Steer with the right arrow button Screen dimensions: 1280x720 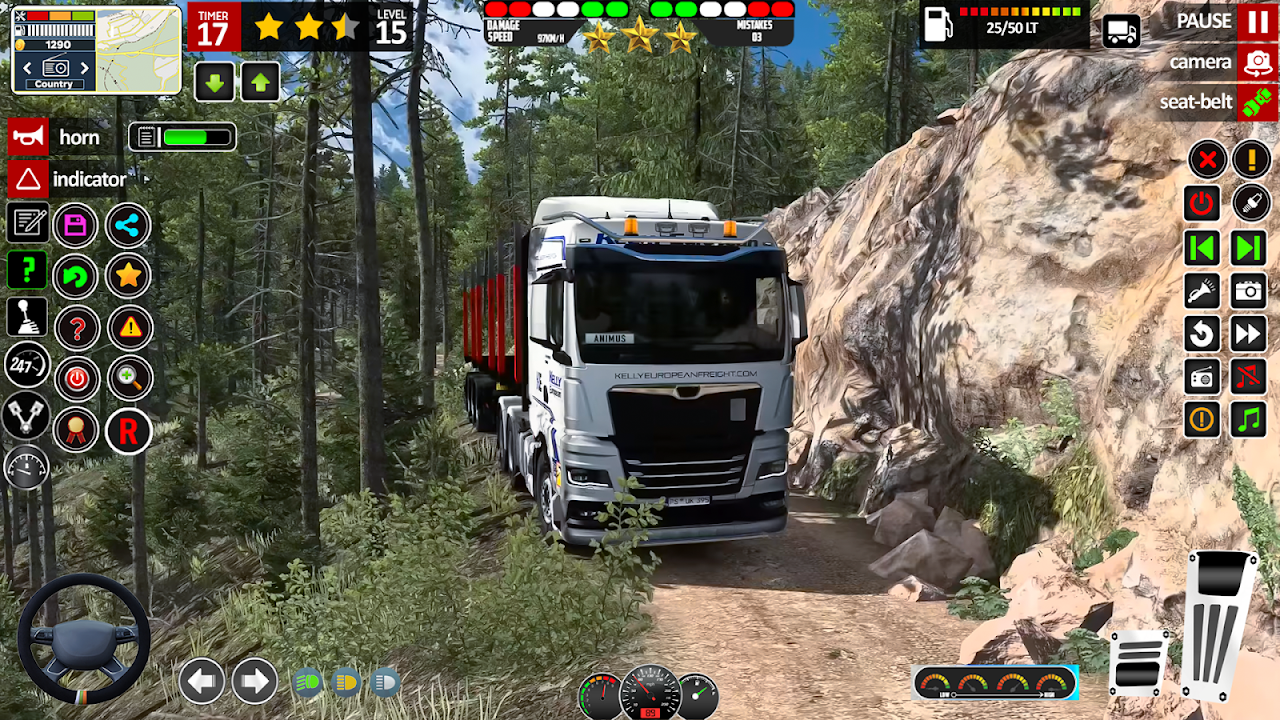[255, 682]
